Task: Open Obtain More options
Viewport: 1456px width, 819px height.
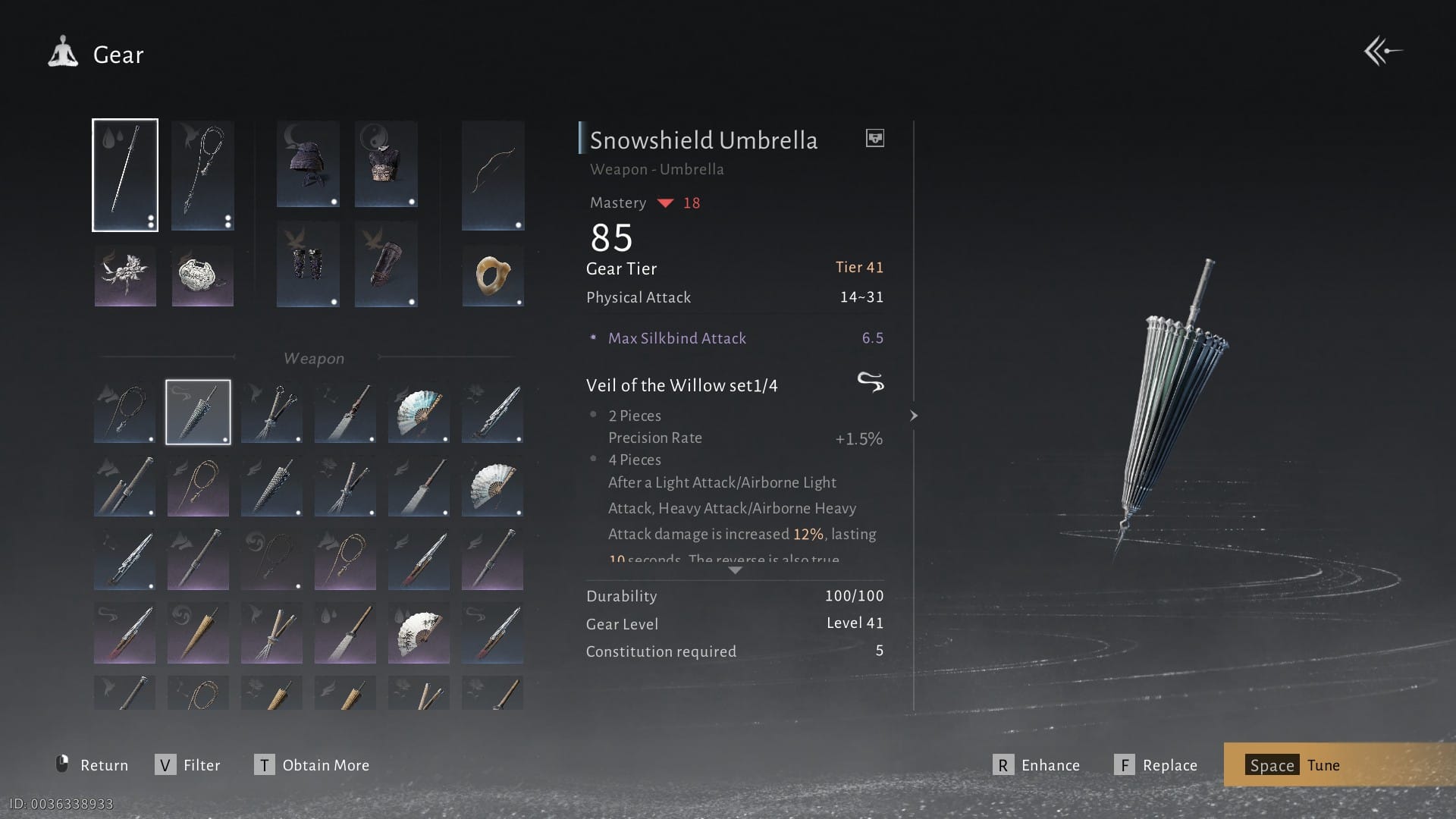Action: click(312, 765)
